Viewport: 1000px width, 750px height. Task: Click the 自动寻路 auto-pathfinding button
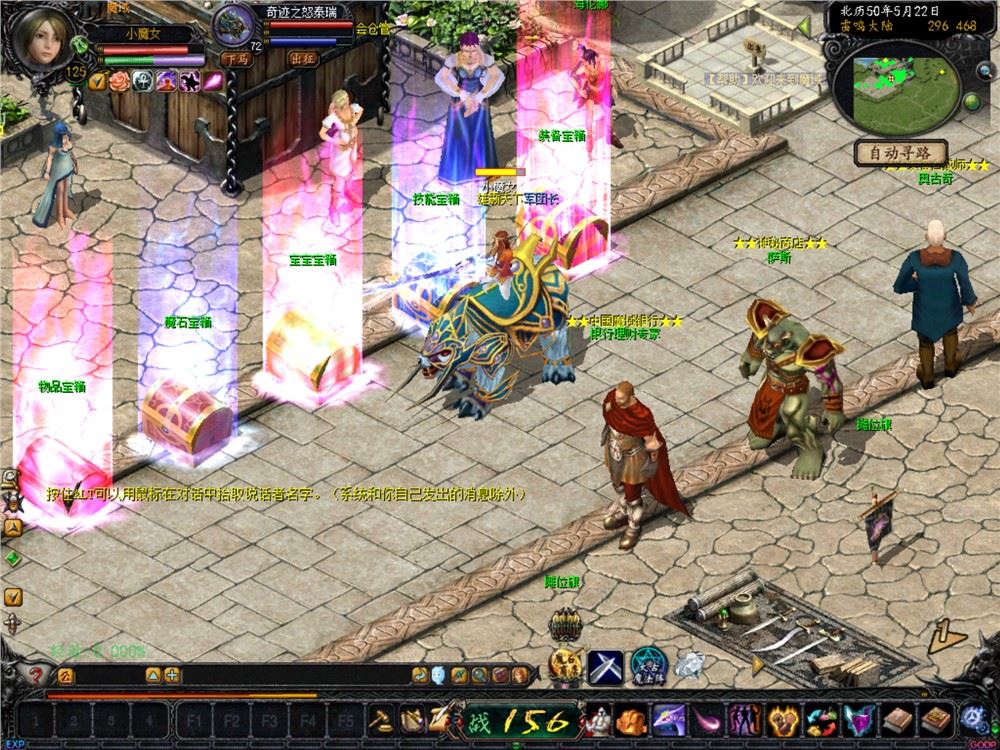(900, 153)
